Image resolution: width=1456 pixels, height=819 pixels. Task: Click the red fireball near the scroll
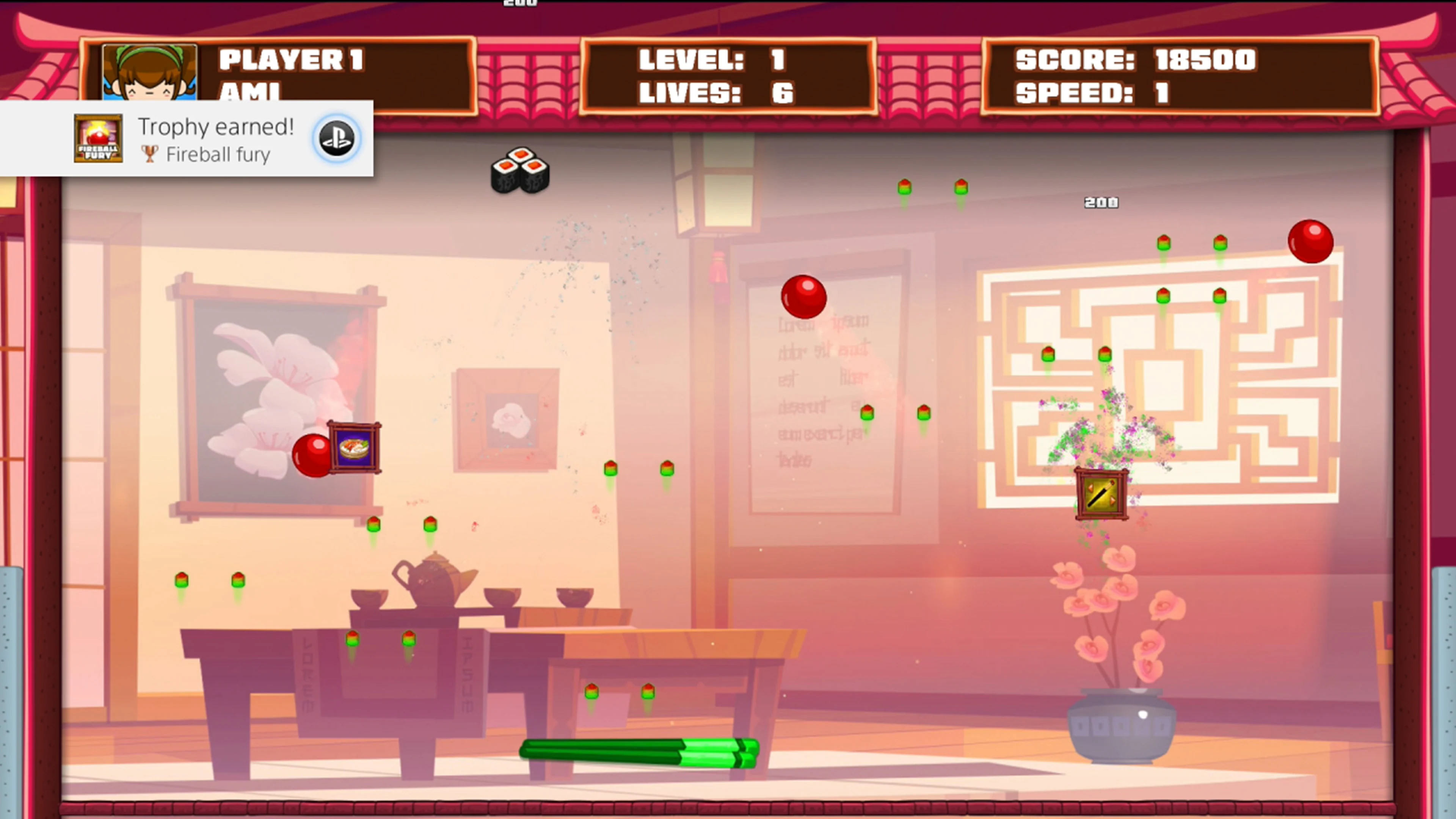point(804,297)
